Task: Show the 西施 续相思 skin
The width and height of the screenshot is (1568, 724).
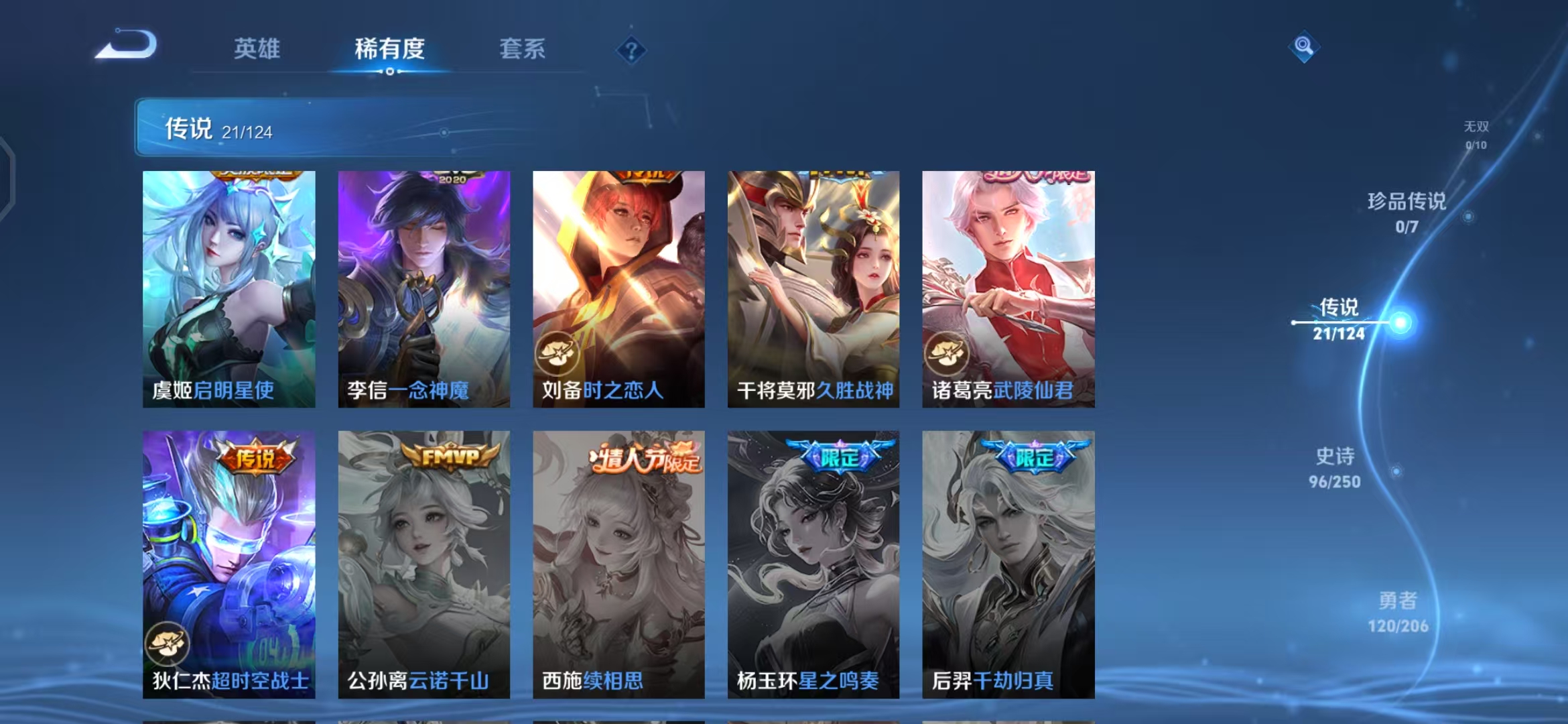Action: [x=618, y=564]
